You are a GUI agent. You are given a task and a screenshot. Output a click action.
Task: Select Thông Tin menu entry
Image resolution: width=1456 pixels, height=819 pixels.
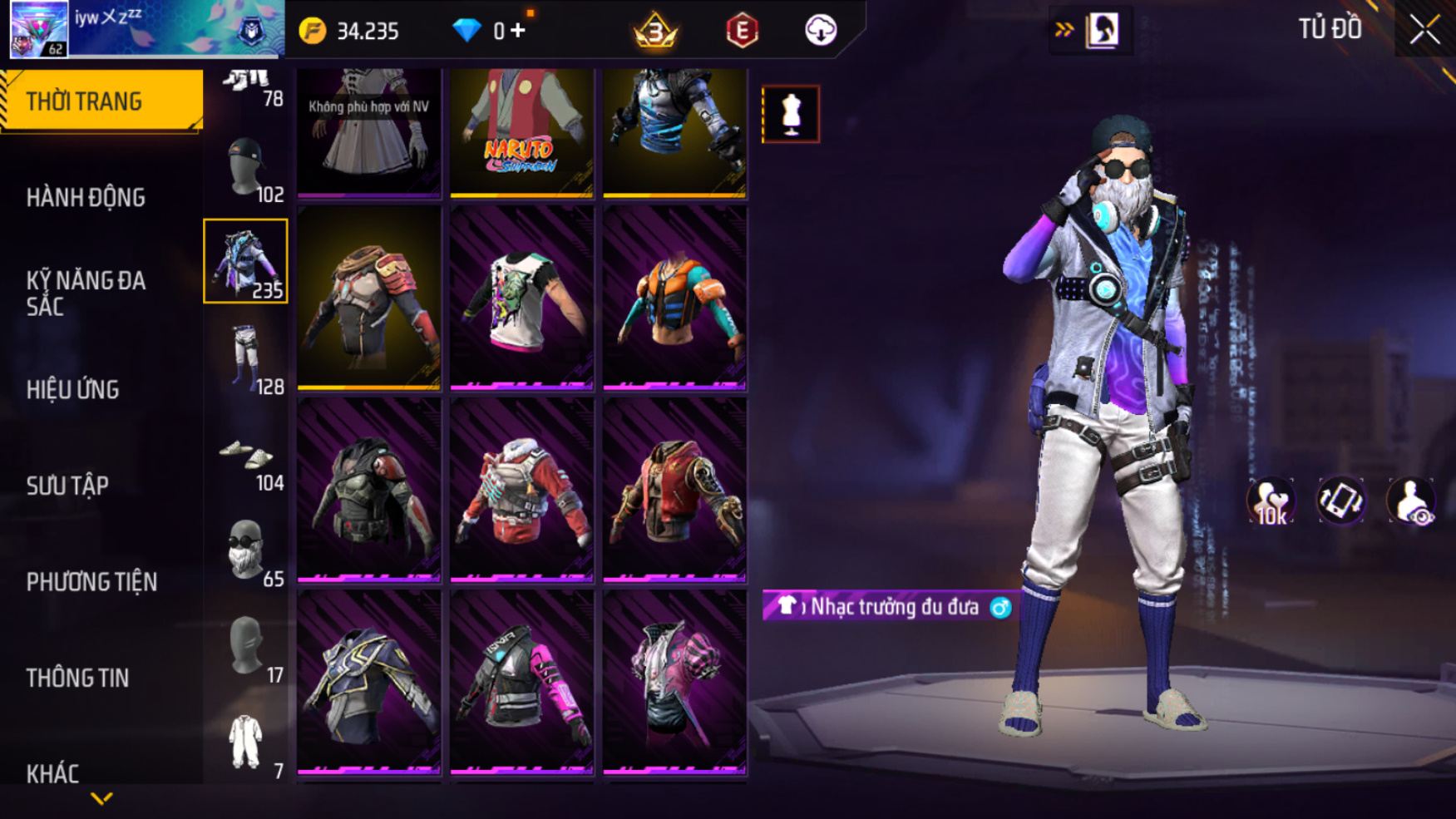(x=77, y=678)
